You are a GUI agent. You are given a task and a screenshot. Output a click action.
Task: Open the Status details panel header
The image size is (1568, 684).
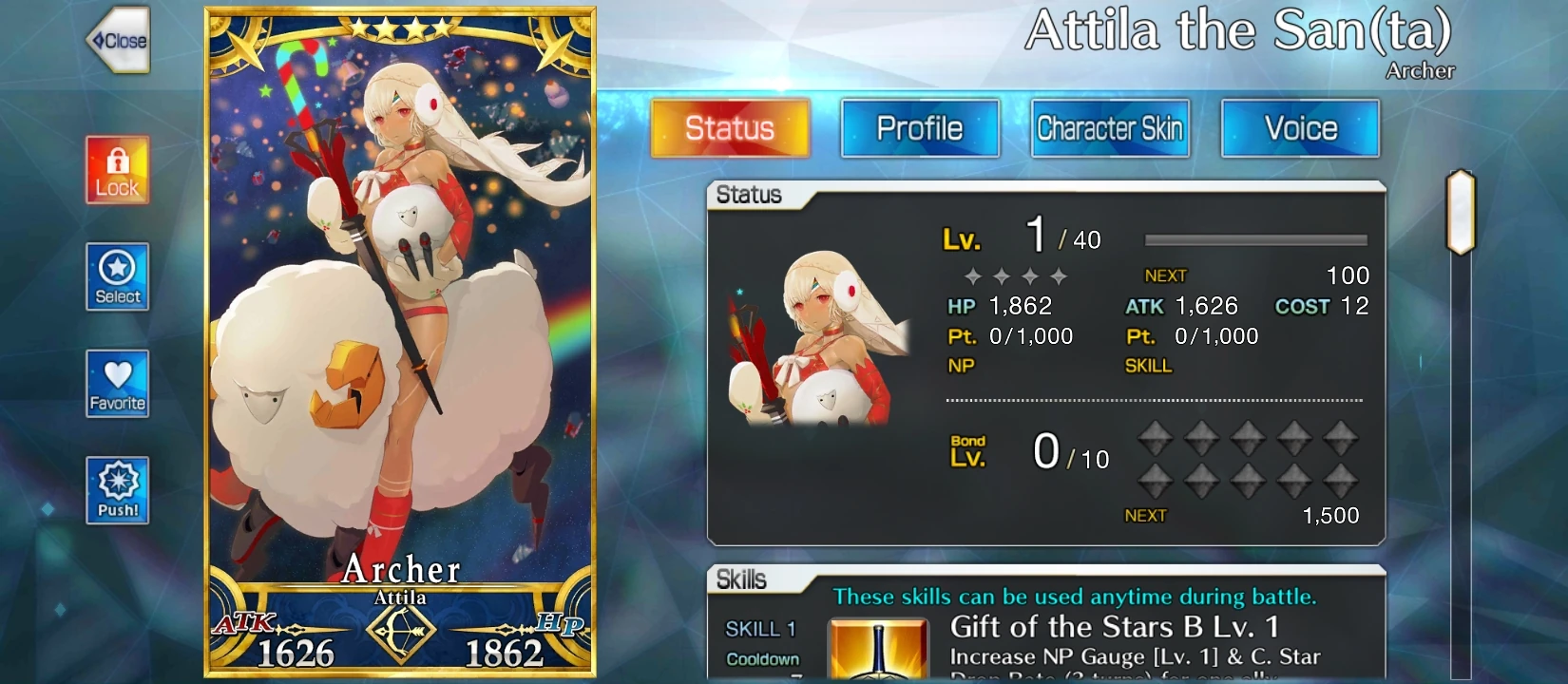point(751,195)
